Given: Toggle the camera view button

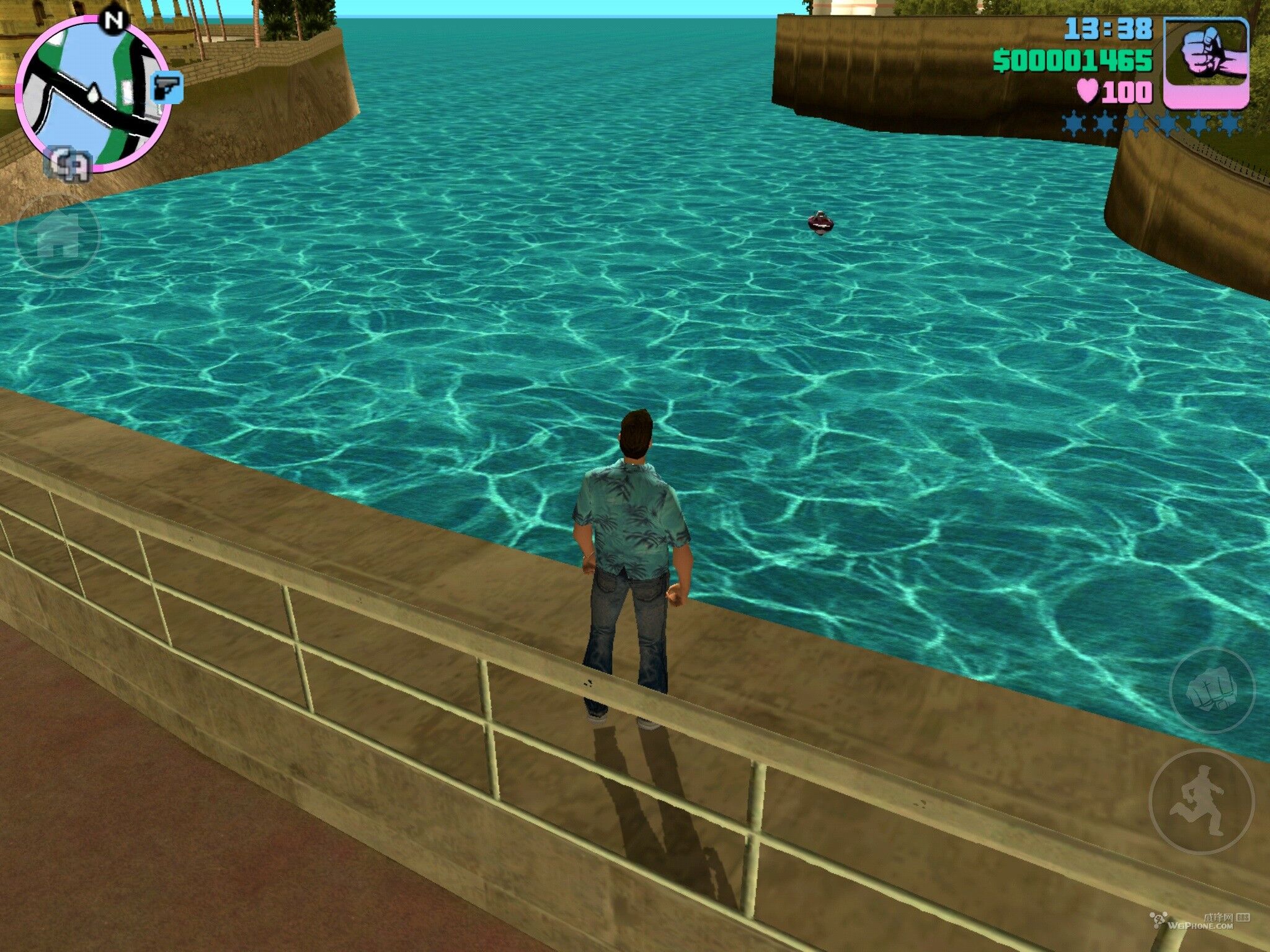Looking at the screenshot, I should click(67, 164).
